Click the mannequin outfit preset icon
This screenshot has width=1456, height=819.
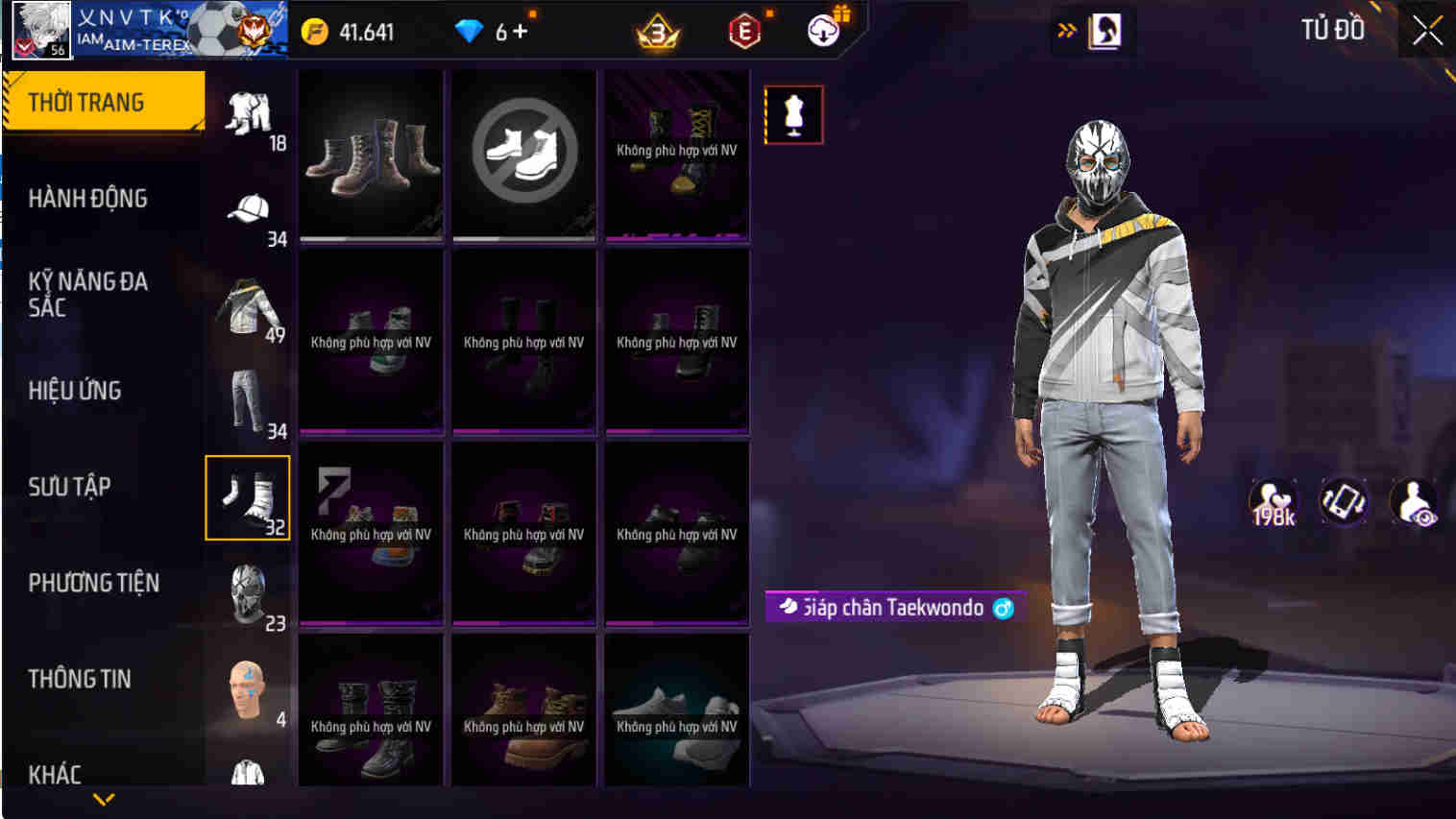point(792,113)
